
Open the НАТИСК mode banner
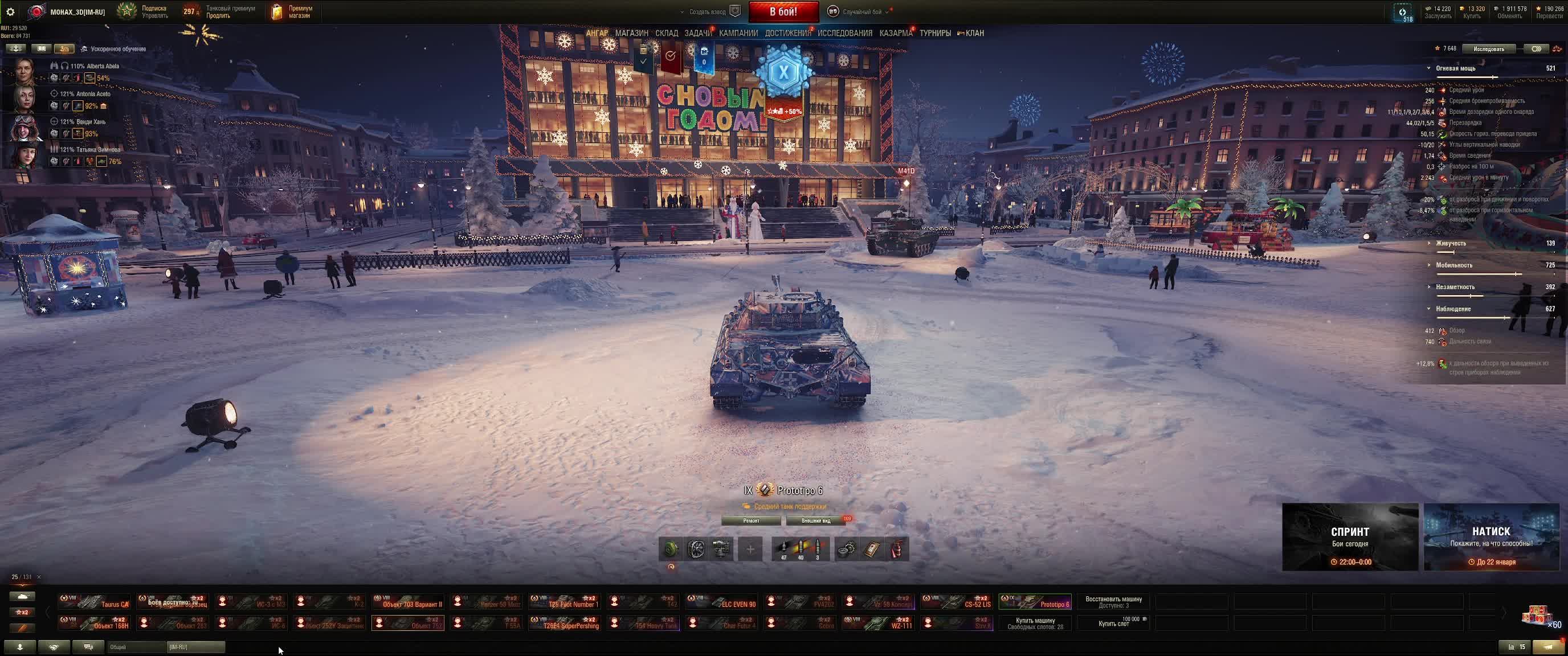click(1491, 537)
